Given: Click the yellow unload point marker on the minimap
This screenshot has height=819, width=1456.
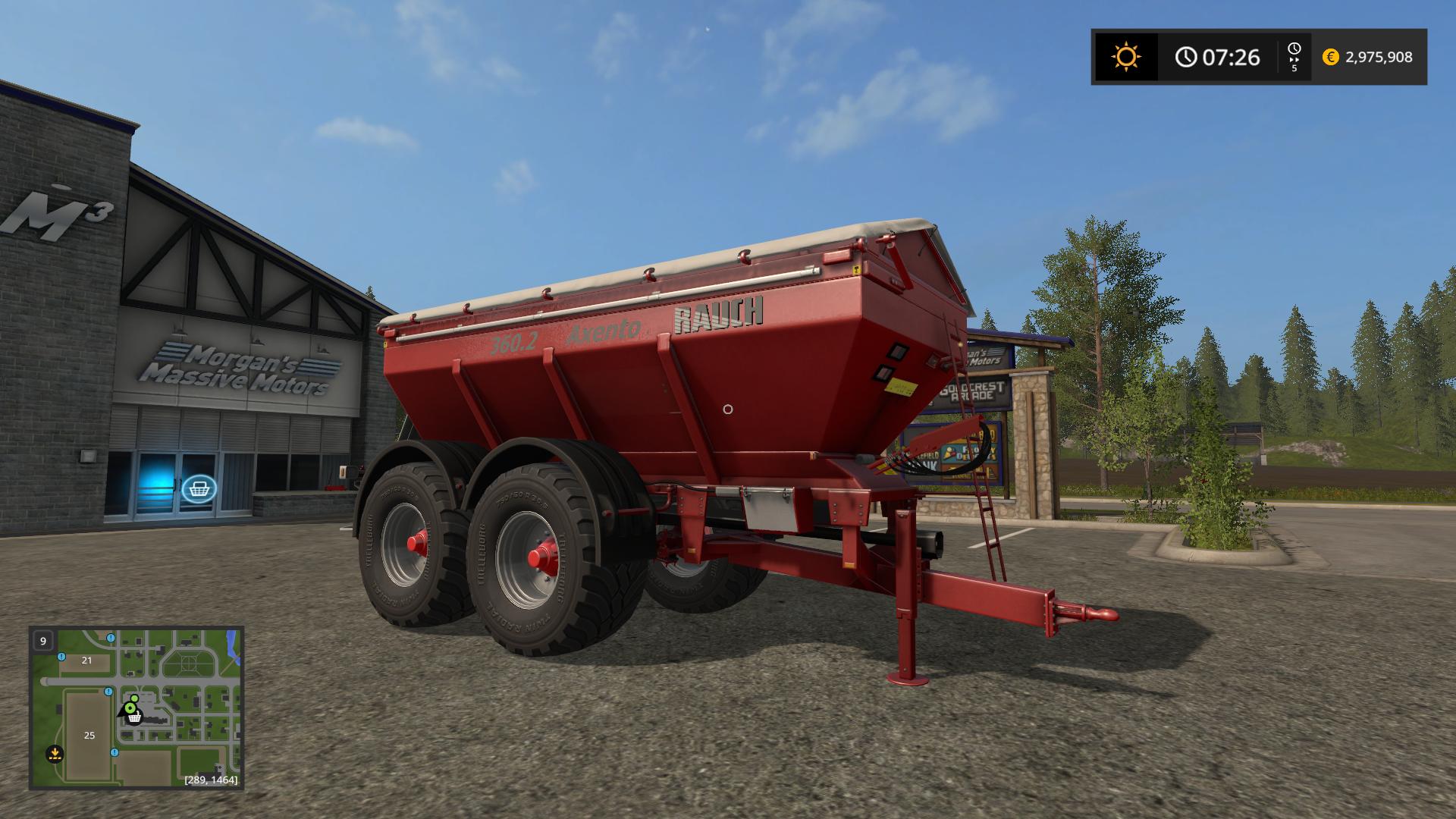Looking at the screenshot, I should pos(54,754).
